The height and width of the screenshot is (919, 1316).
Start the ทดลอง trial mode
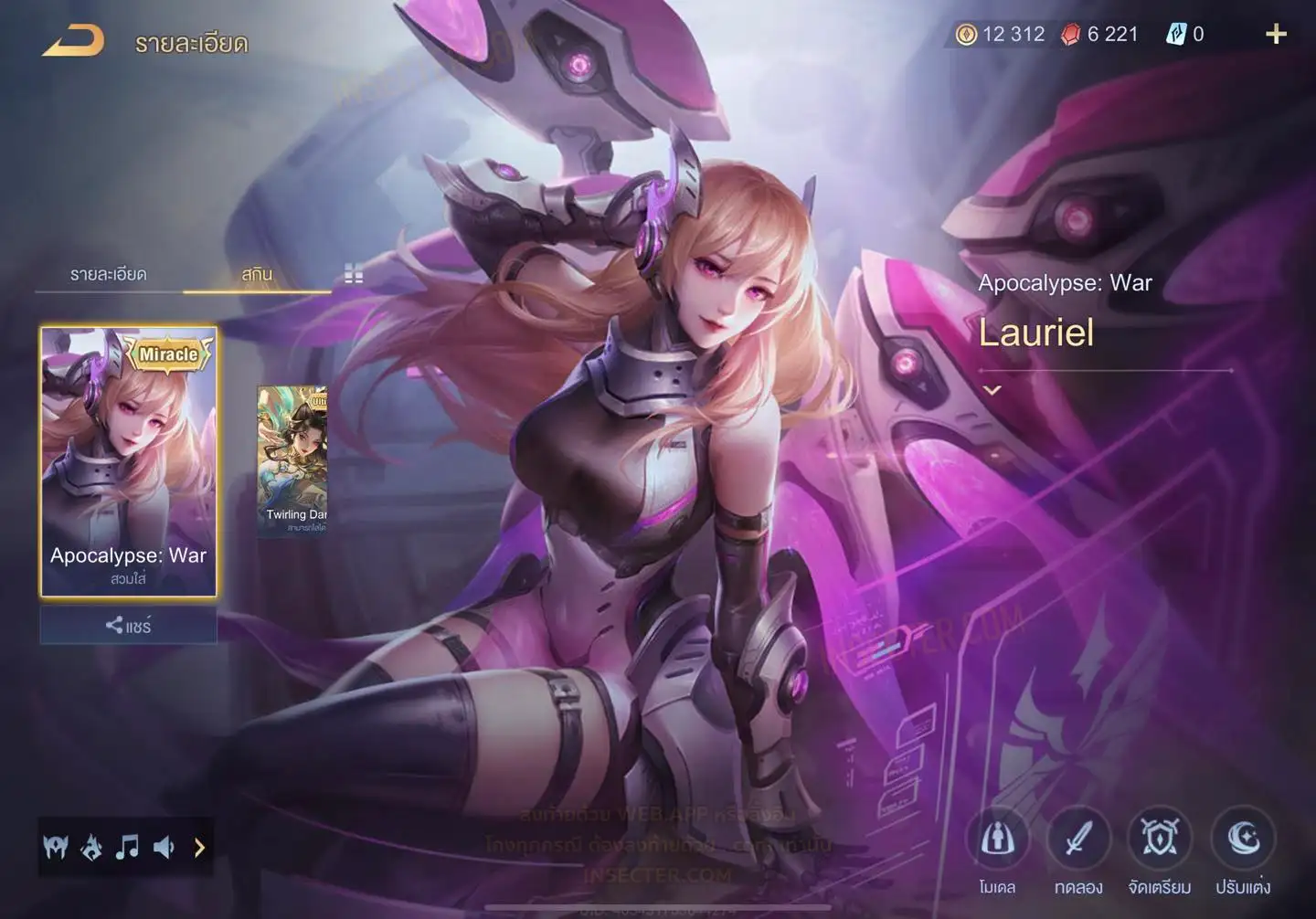pos(1078,840)
